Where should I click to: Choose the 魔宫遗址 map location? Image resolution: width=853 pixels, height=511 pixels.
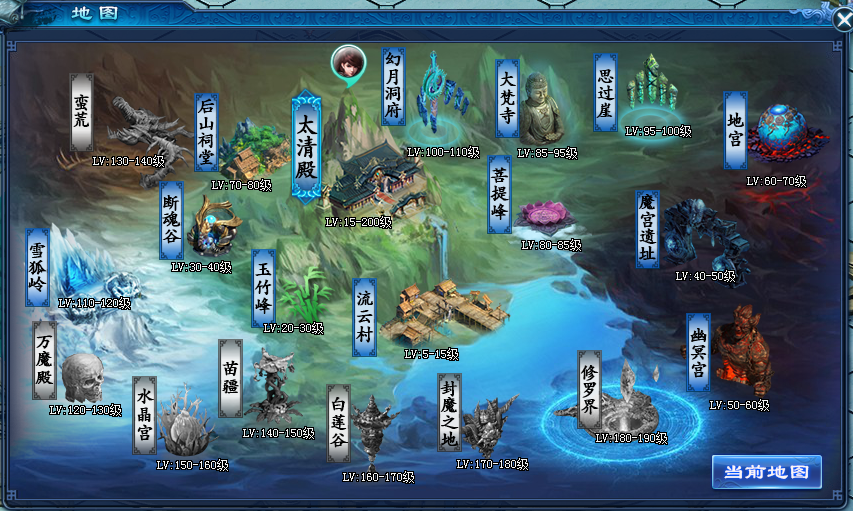tap(700, 235)
